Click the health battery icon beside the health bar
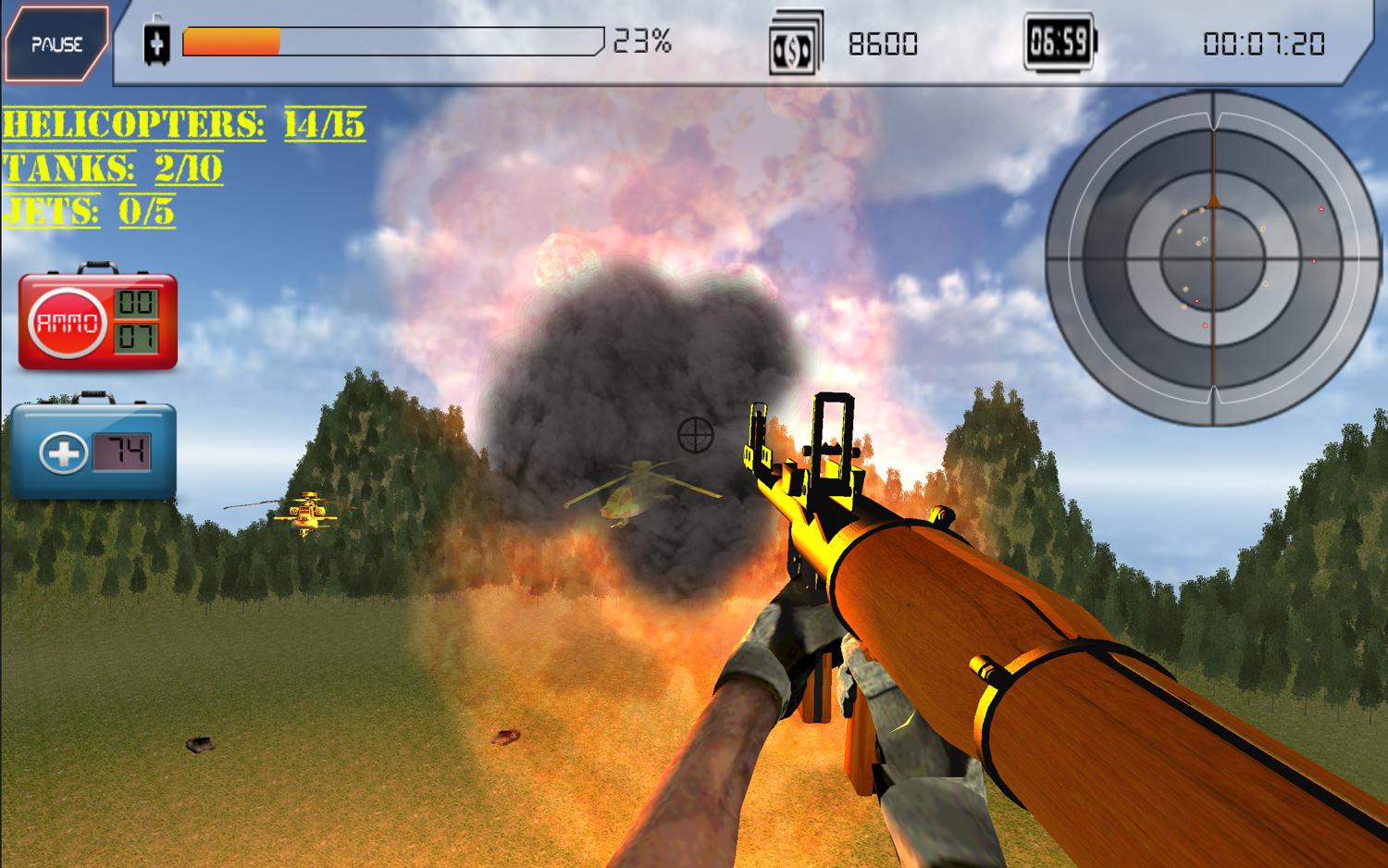This screenshot has width=1388, height=868. pyautogui.click(x=156, y=40)
